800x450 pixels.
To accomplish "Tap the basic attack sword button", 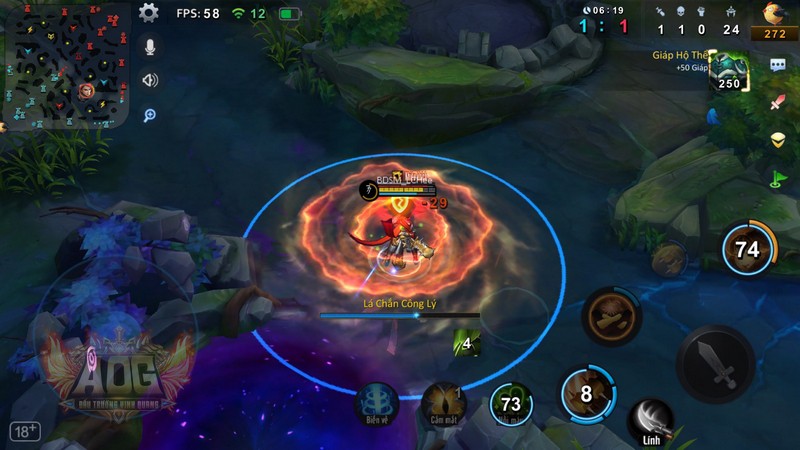I will (714, 364).
